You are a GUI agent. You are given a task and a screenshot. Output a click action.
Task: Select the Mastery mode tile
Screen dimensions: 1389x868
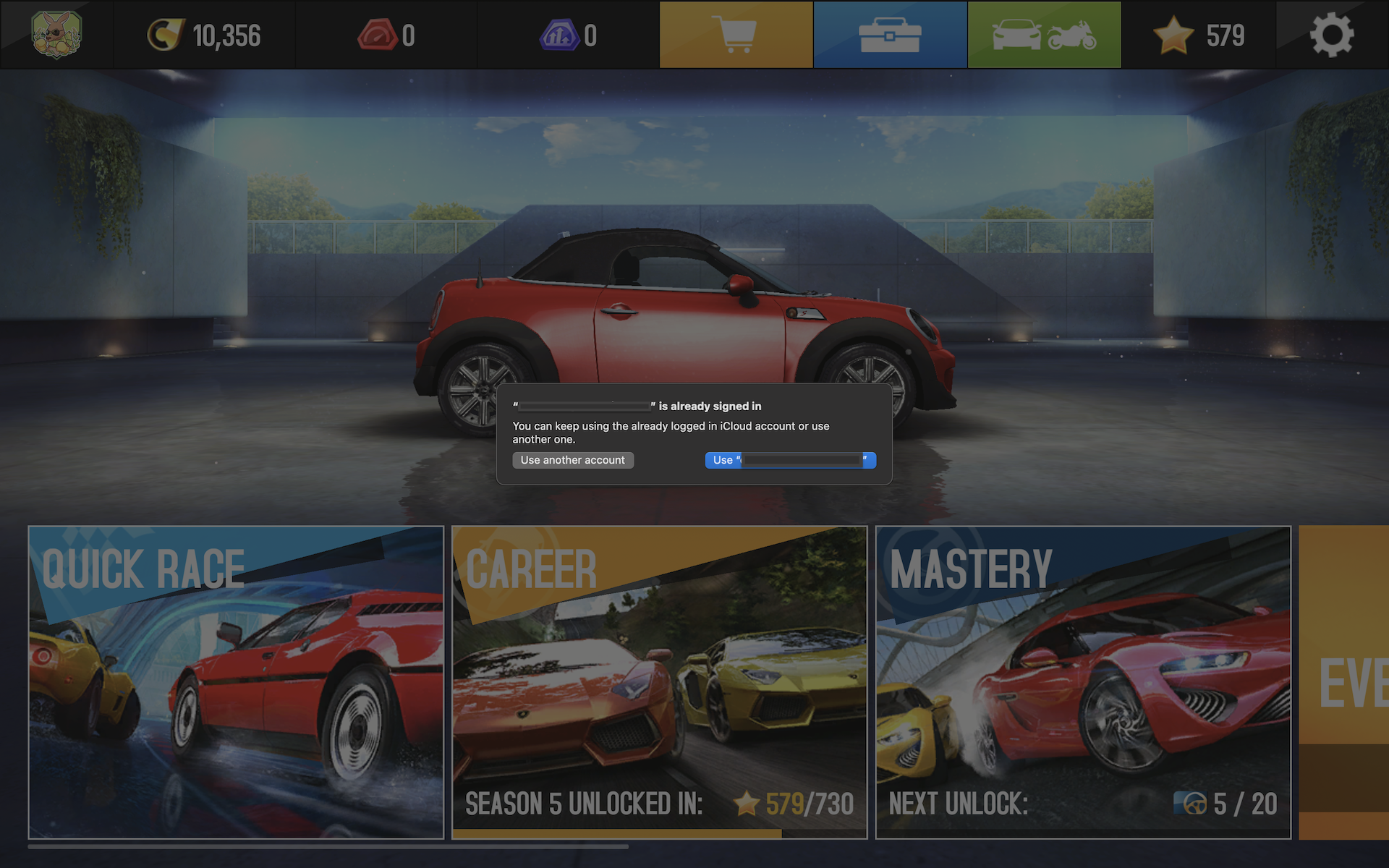point(1083,682)
